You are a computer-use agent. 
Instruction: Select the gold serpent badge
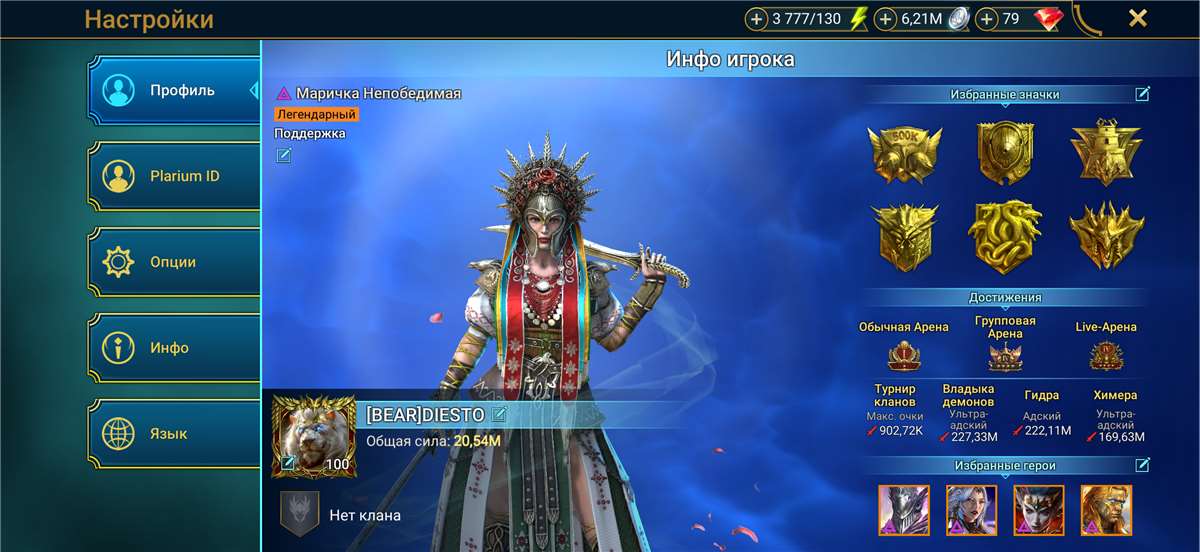[x=1004, y=236]
